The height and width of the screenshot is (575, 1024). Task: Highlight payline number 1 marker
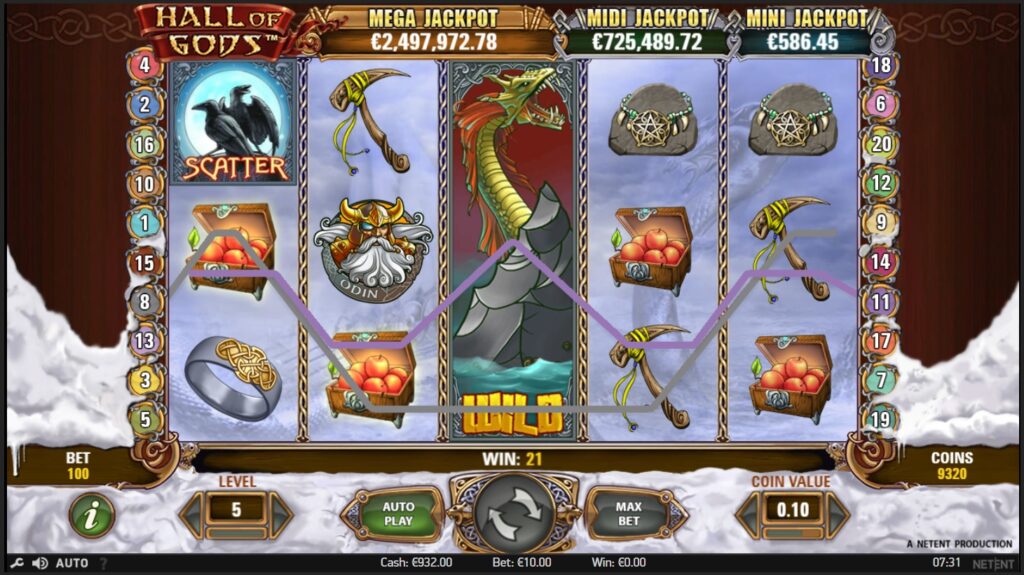[x=145, y=223]
